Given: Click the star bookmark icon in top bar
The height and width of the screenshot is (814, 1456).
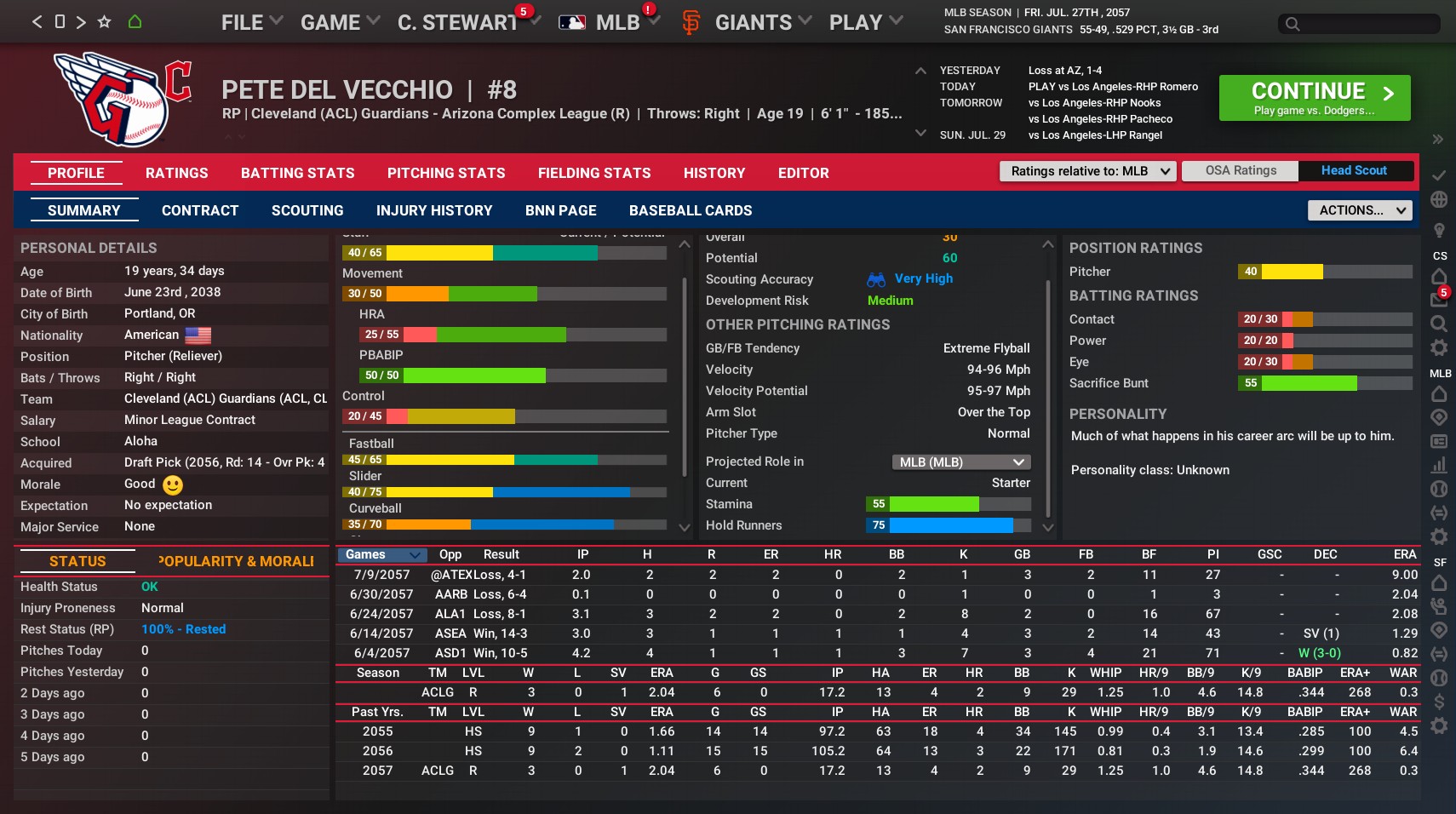Looking at the screenshot, I should (x=102, y=20).
